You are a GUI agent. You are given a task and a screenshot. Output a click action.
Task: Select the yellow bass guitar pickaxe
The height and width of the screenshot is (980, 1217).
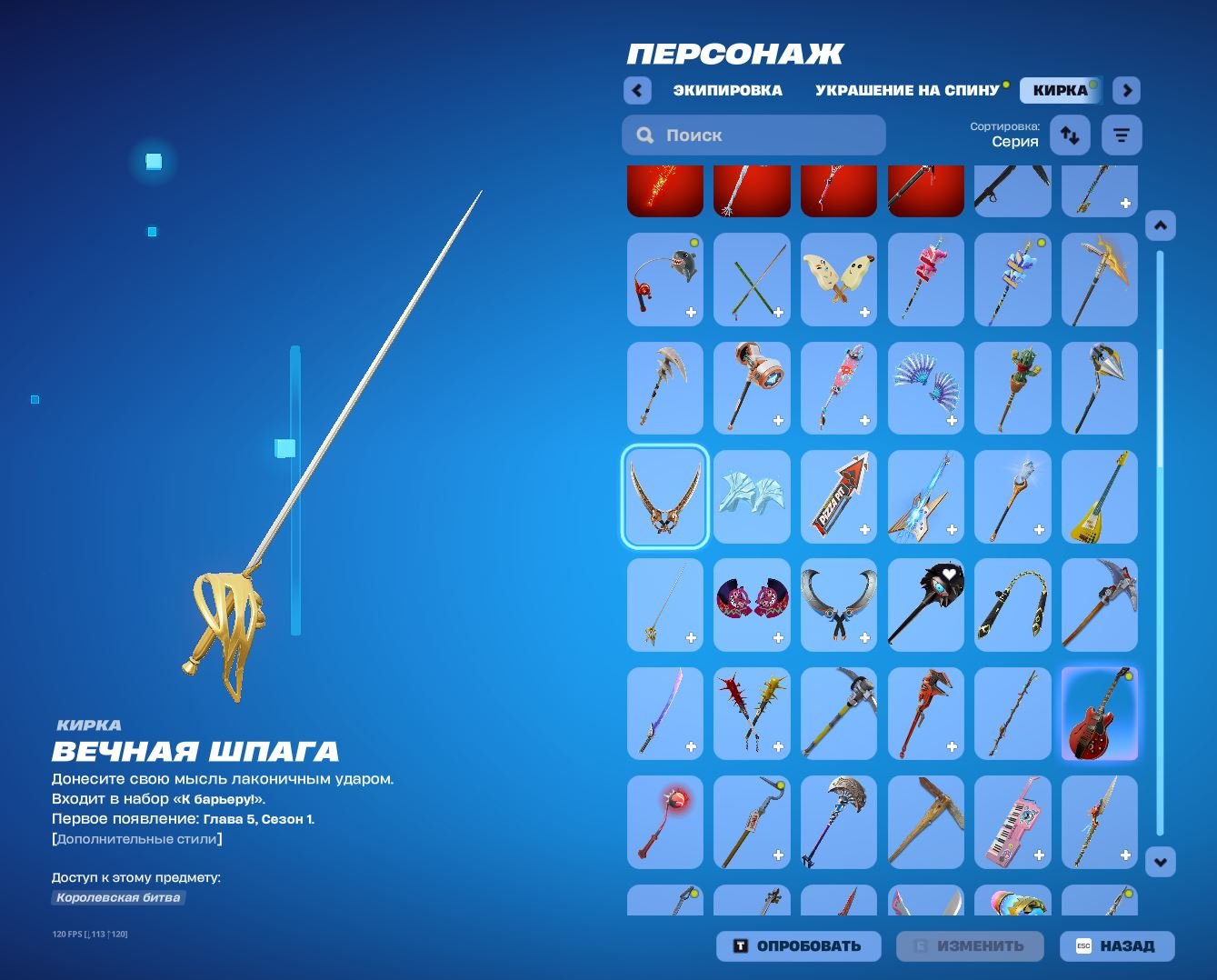(1099, 496)
